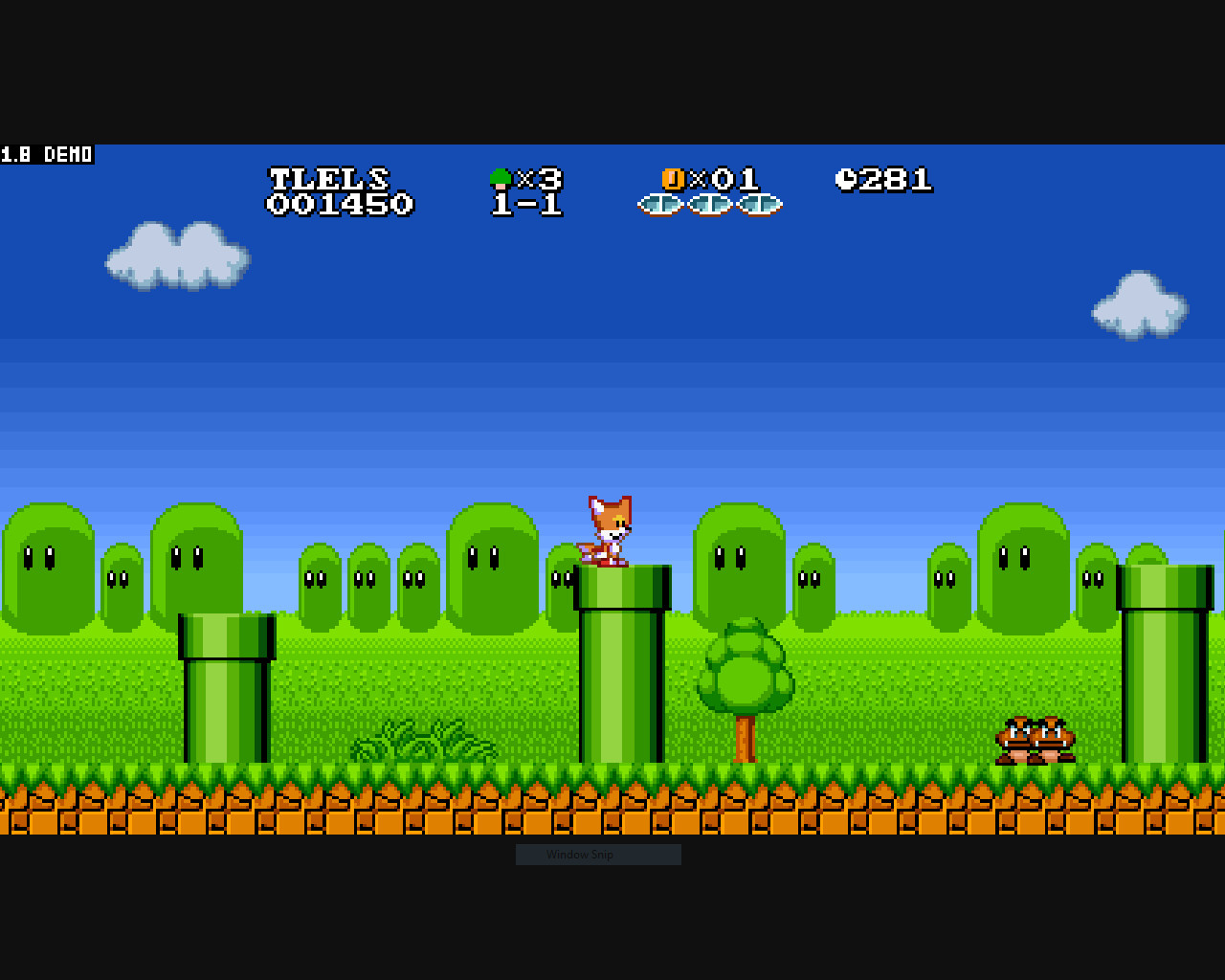
Task: Click the 1.0 DEMO version label
Action: pos(46,154)
